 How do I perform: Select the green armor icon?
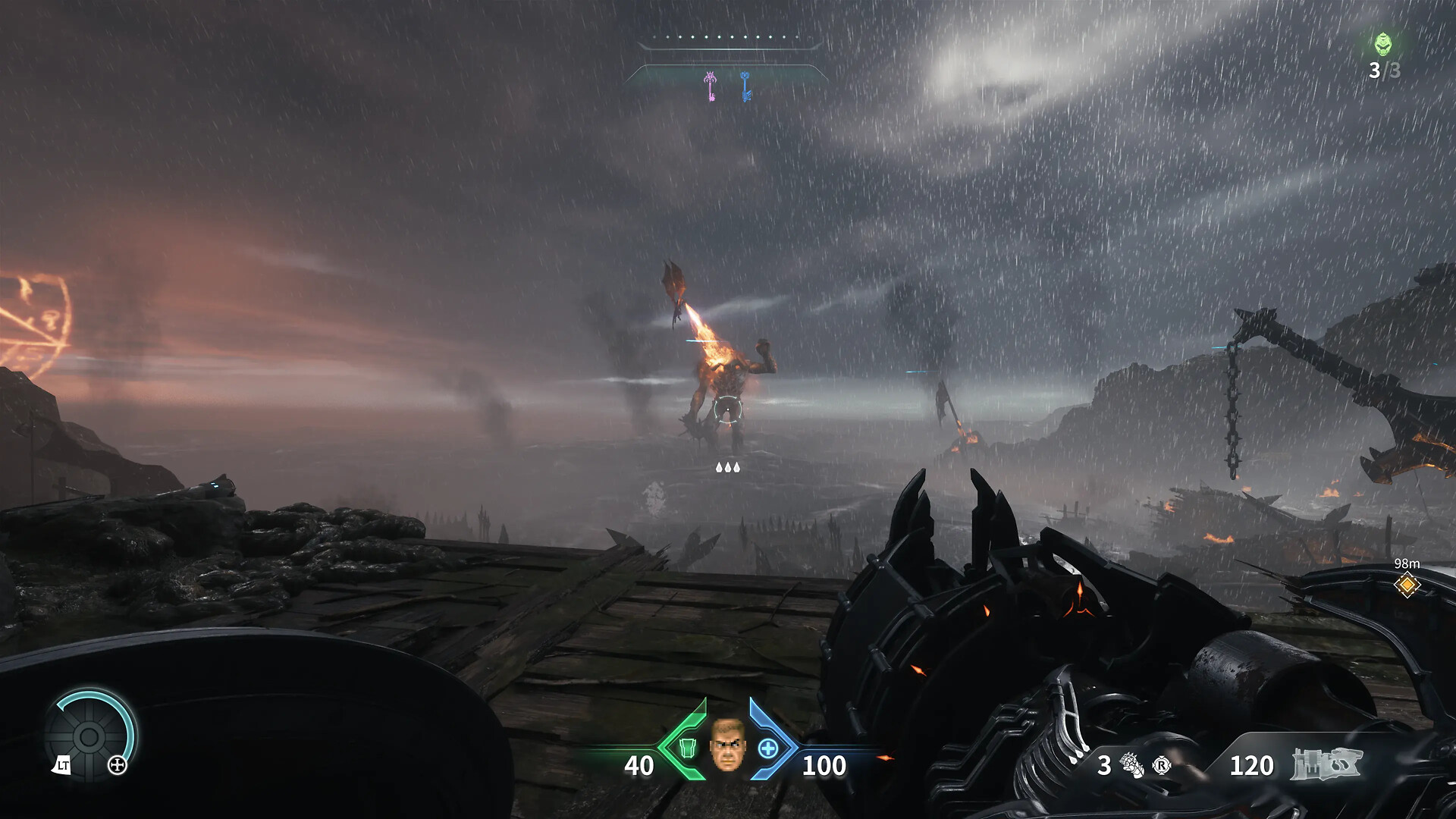point(687,748)
